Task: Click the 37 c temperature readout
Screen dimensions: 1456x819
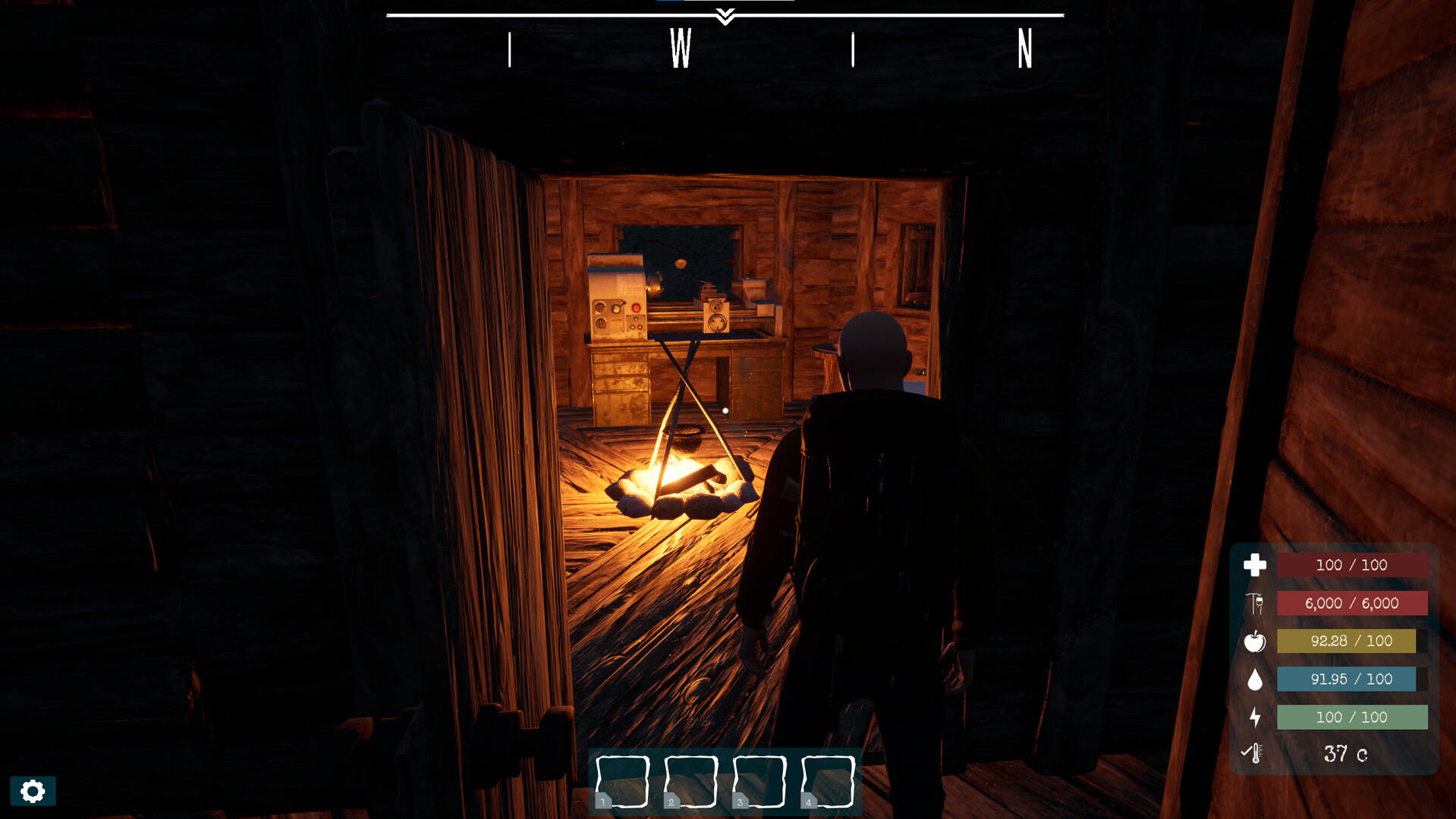Action: tap(1344, 752)
